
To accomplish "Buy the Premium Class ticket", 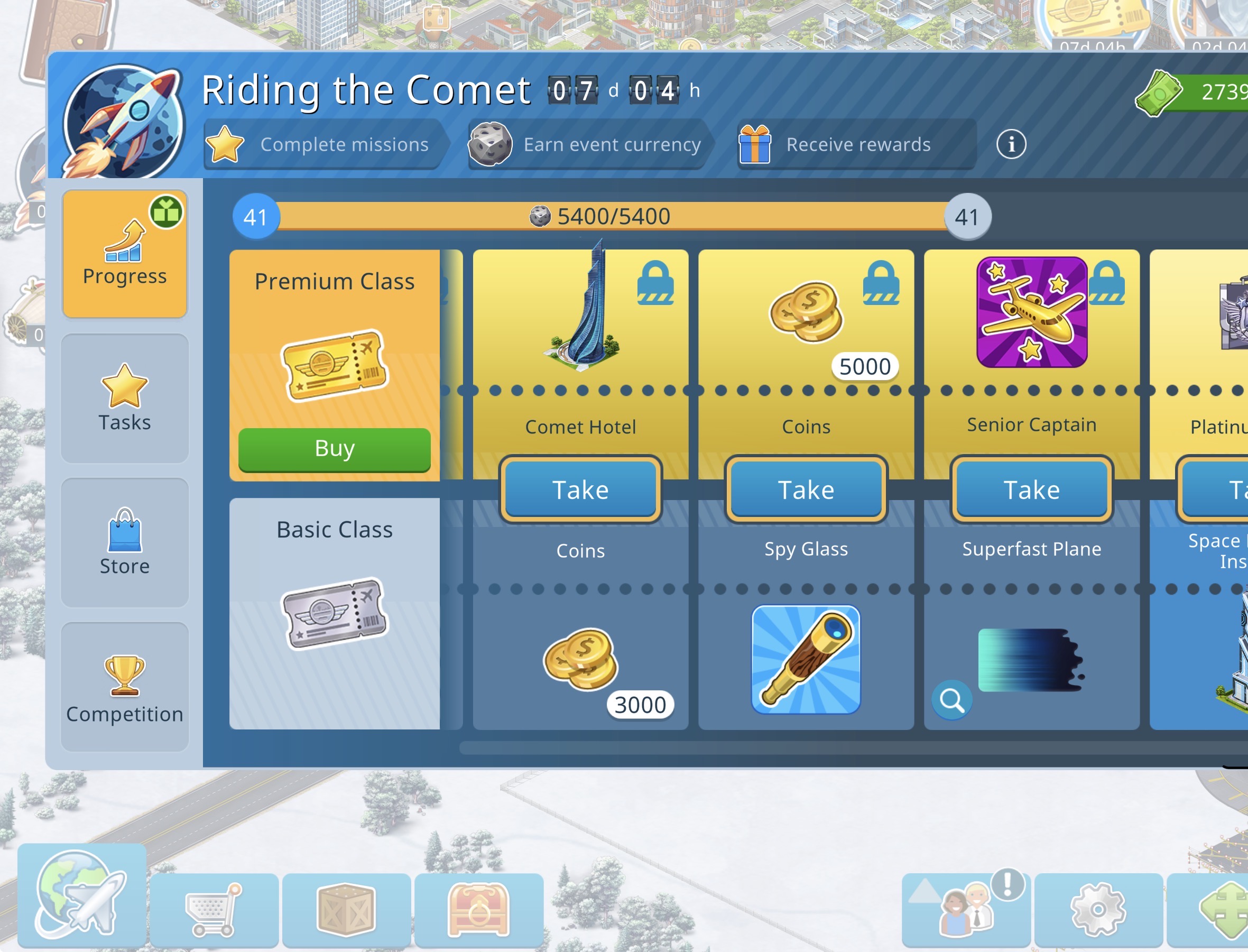I will click(x=334, y=449).
